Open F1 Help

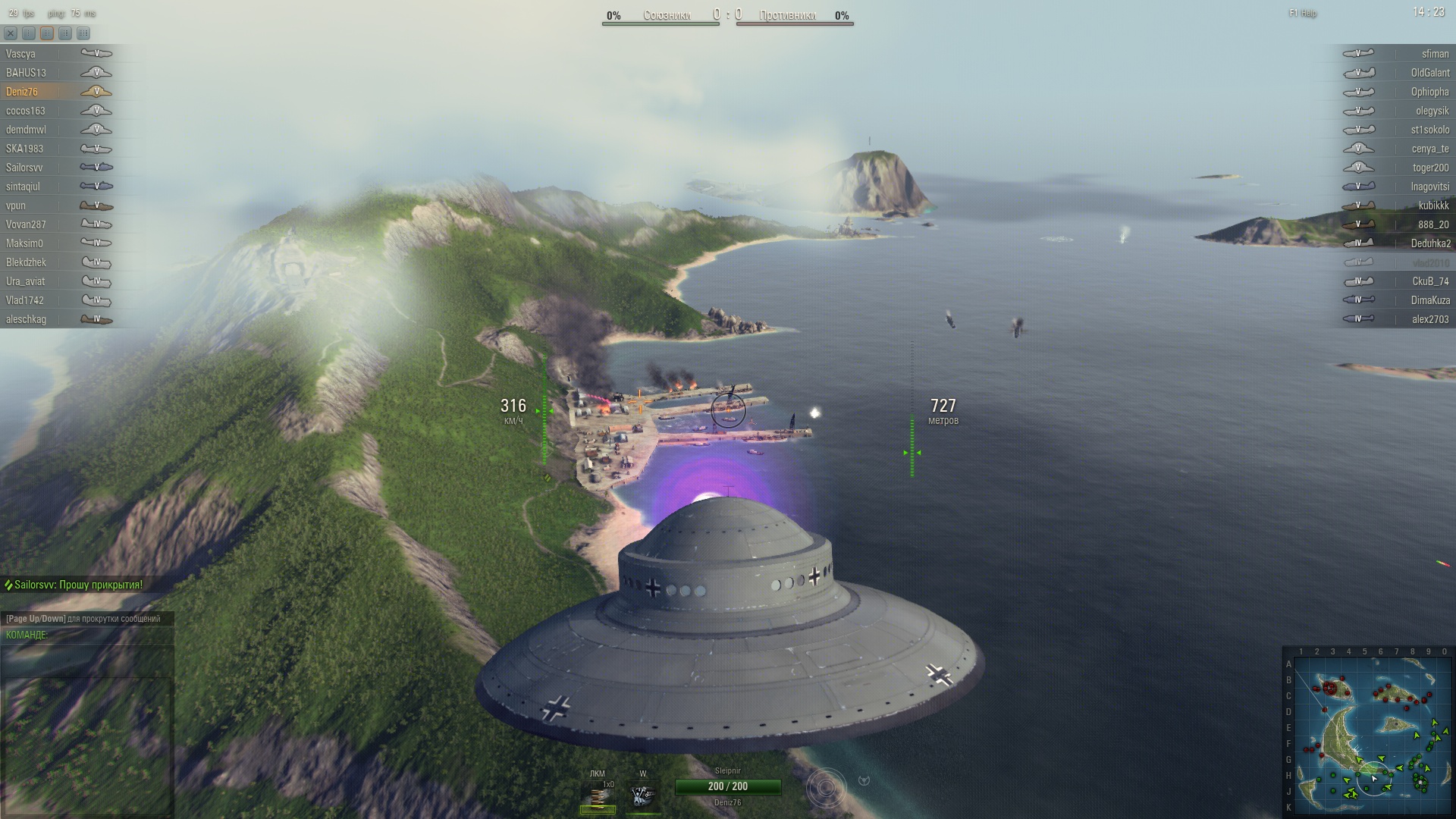1303,14
